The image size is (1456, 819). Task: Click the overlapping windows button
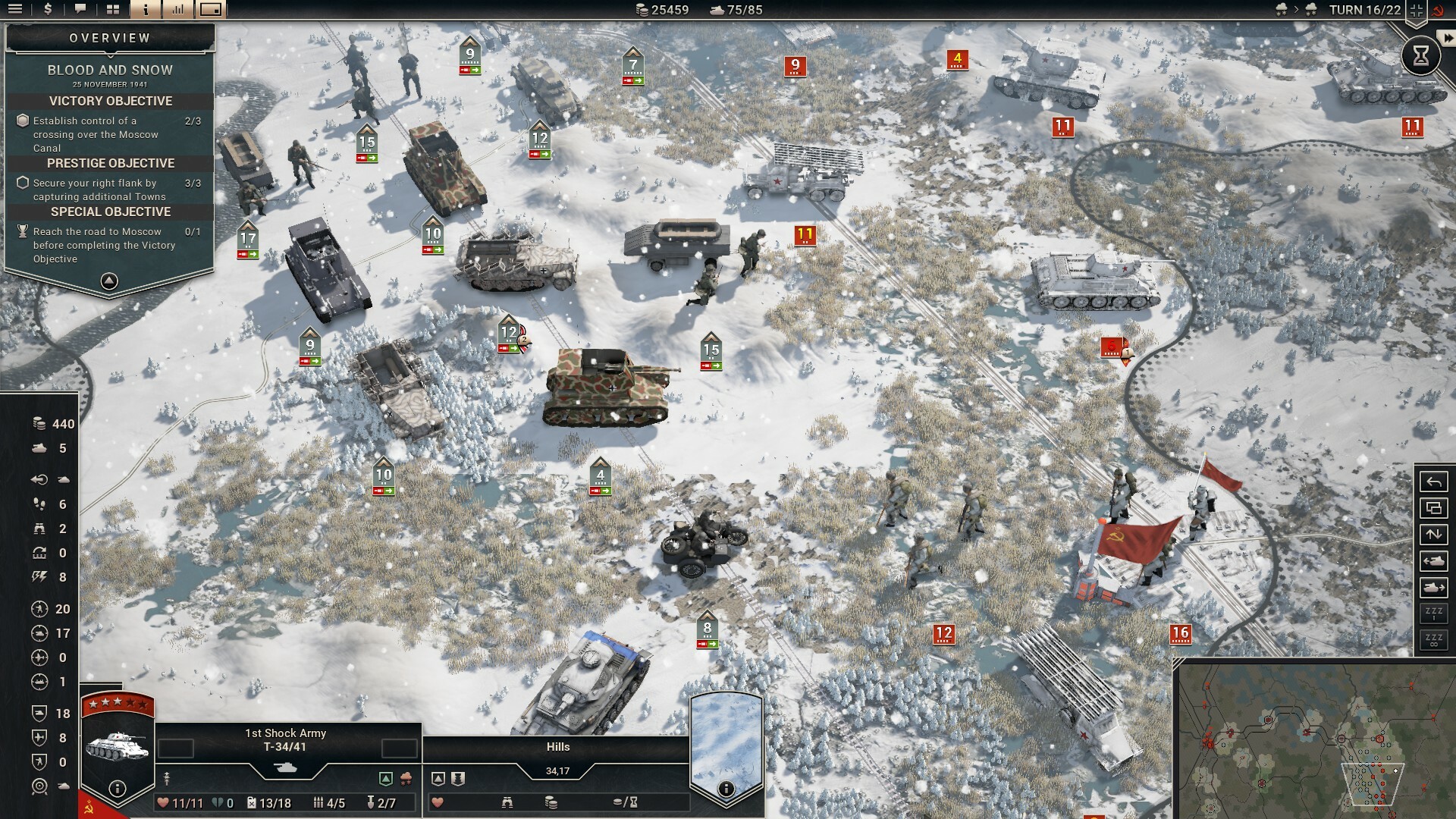pos(1433,508)
